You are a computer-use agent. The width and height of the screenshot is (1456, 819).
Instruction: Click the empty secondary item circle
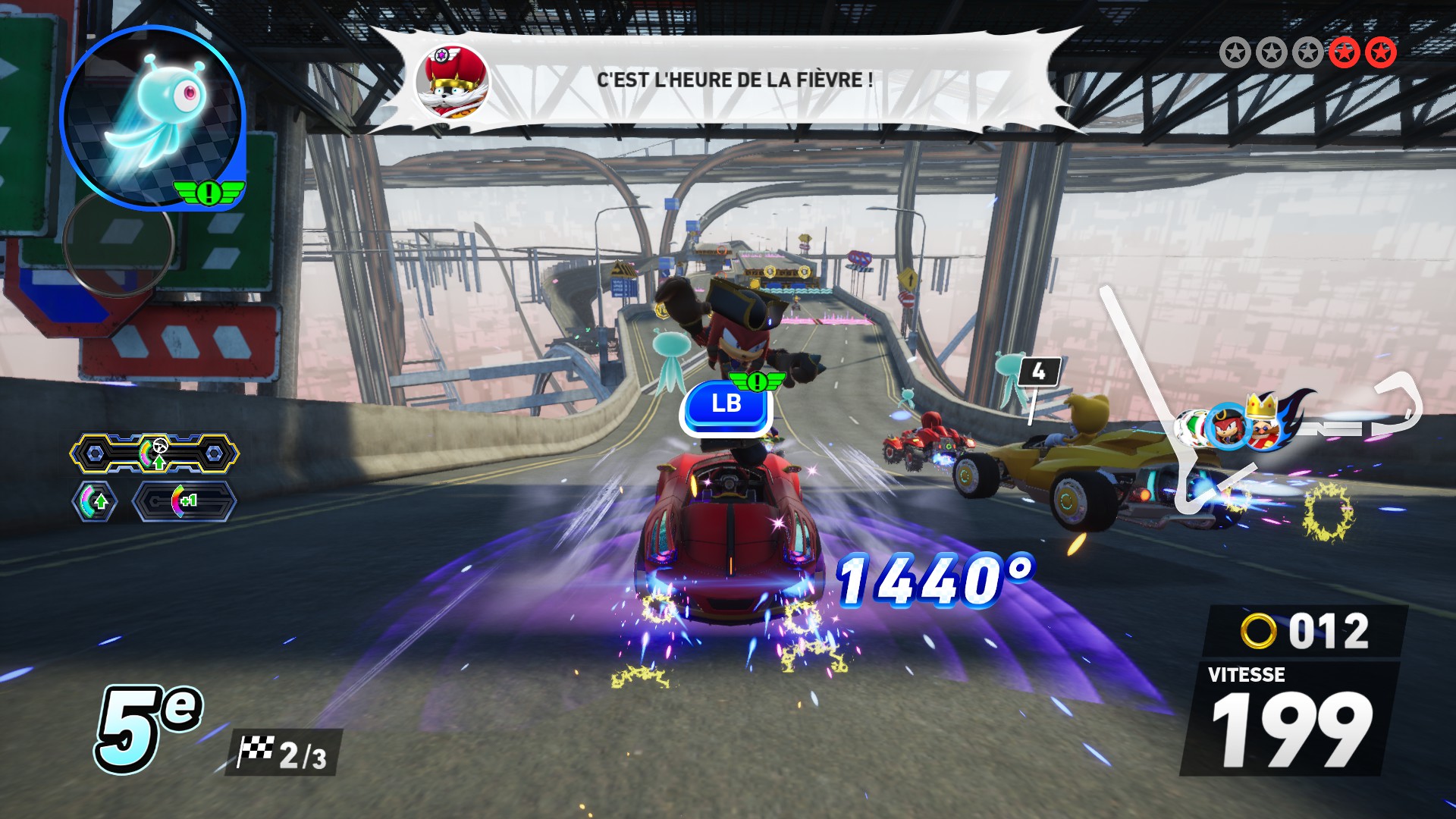click(118, 243)
